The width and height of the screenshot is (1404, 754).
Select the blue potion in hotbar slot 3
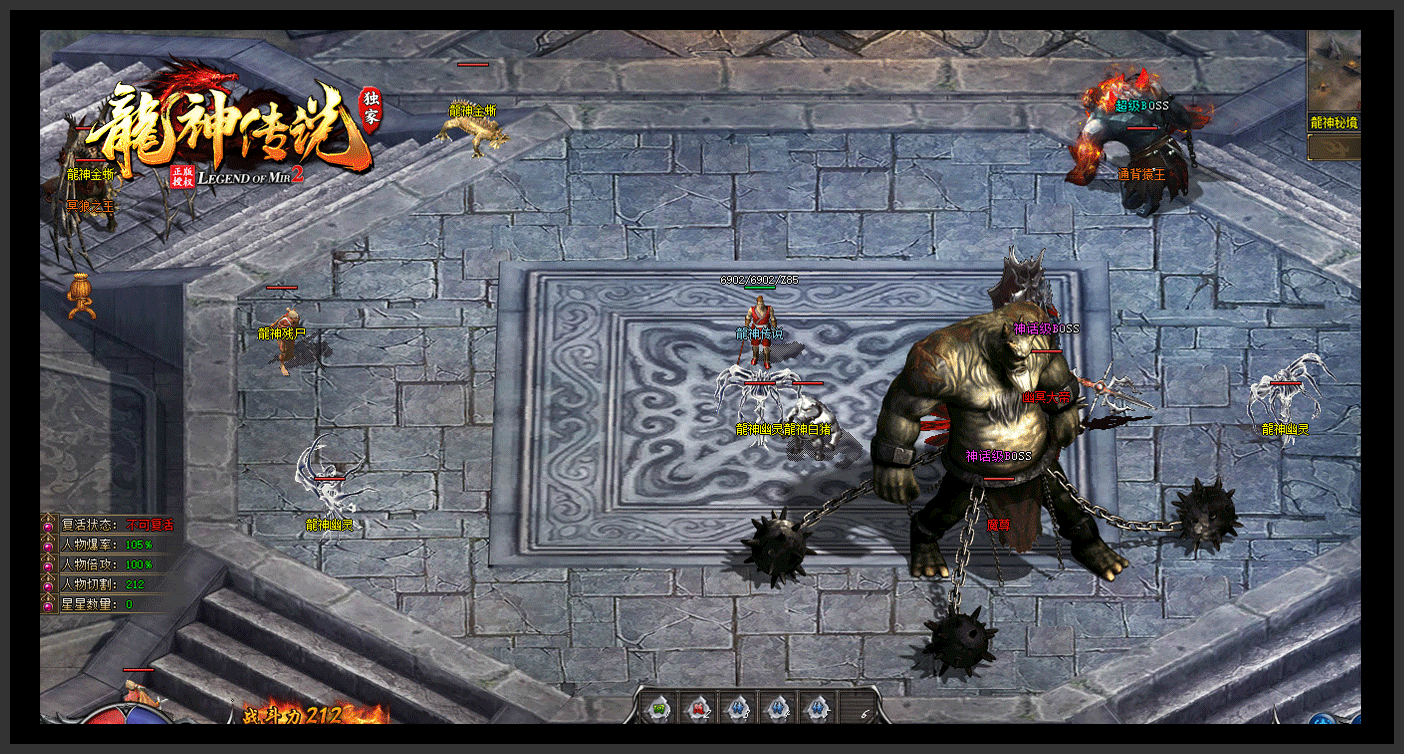(738, 708)
